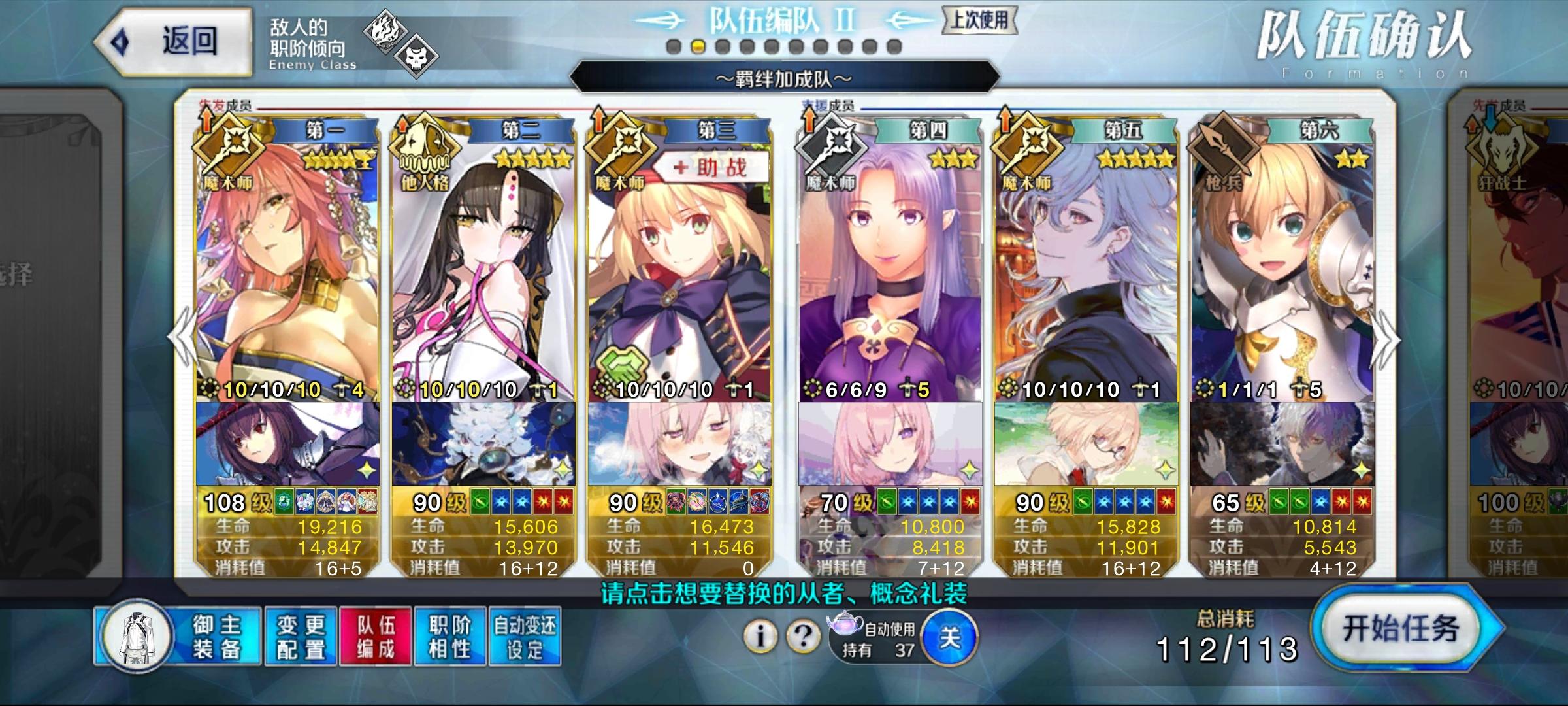The height and width of the screenshot is (706, 1568).
Task: Choose the second slot Alter Ego servant
Action: [483, 275]
